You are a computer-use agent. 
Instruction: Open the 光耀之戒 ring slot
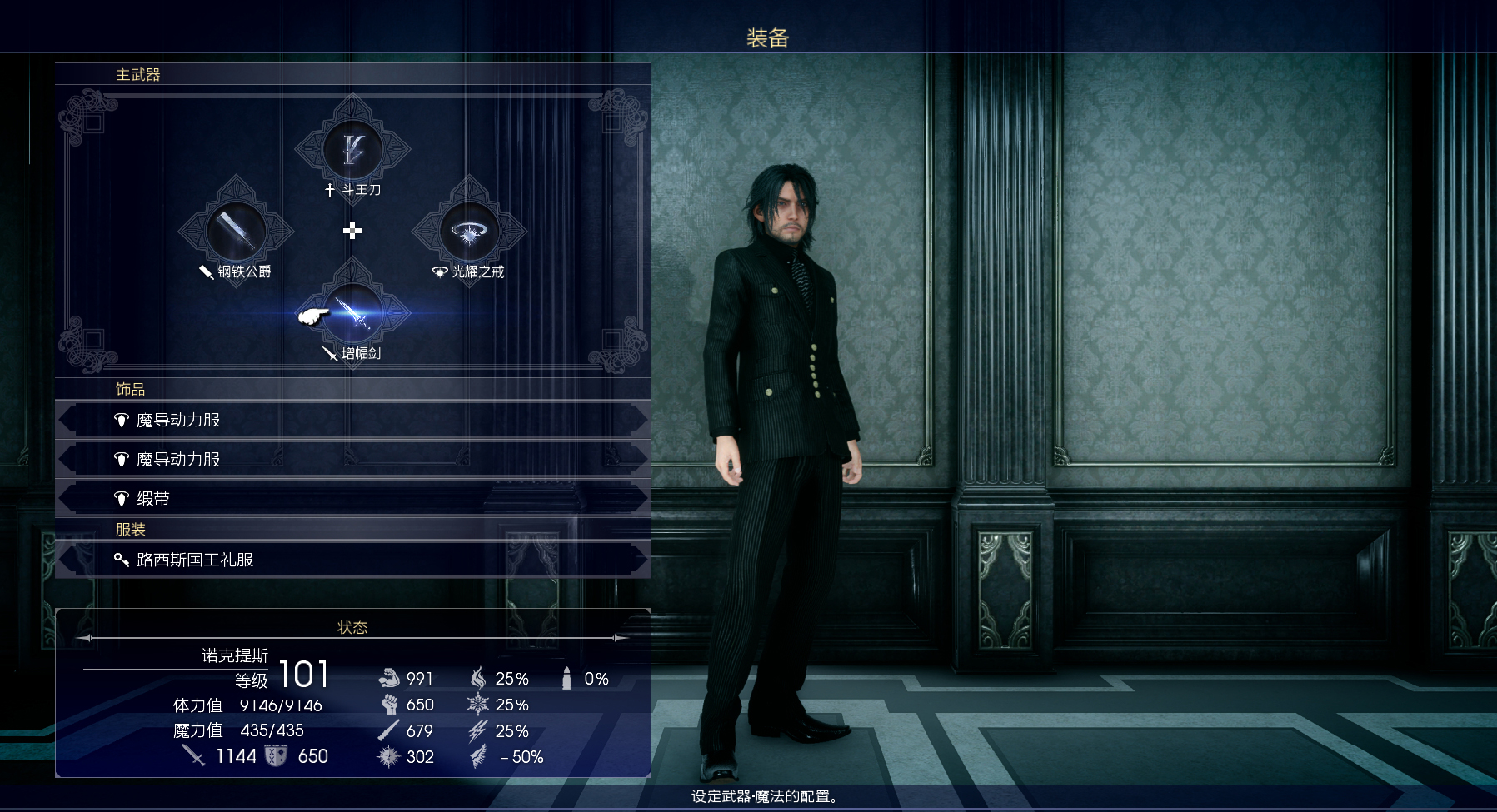pos(469,232)
